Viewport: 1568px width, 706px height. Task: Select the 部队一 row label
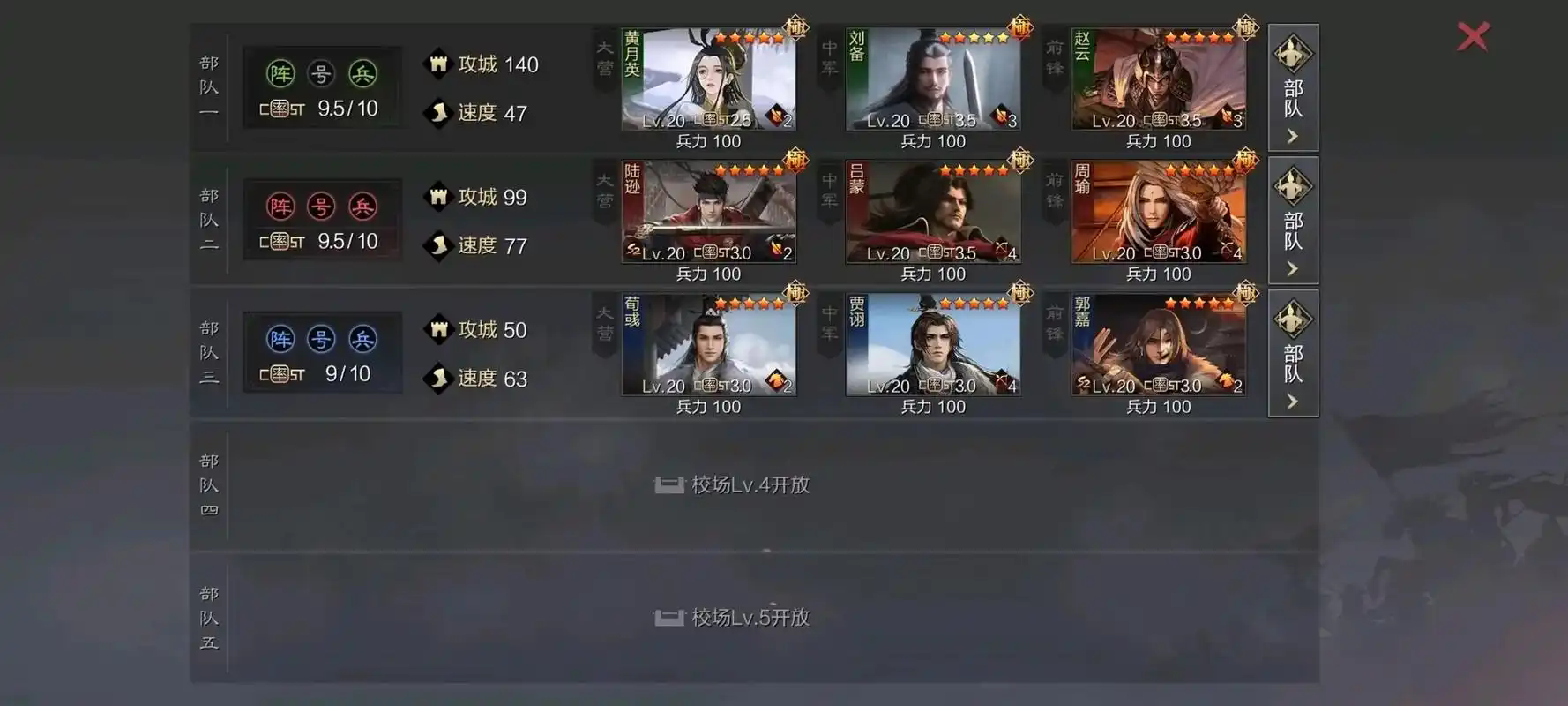tap(208, 86)
